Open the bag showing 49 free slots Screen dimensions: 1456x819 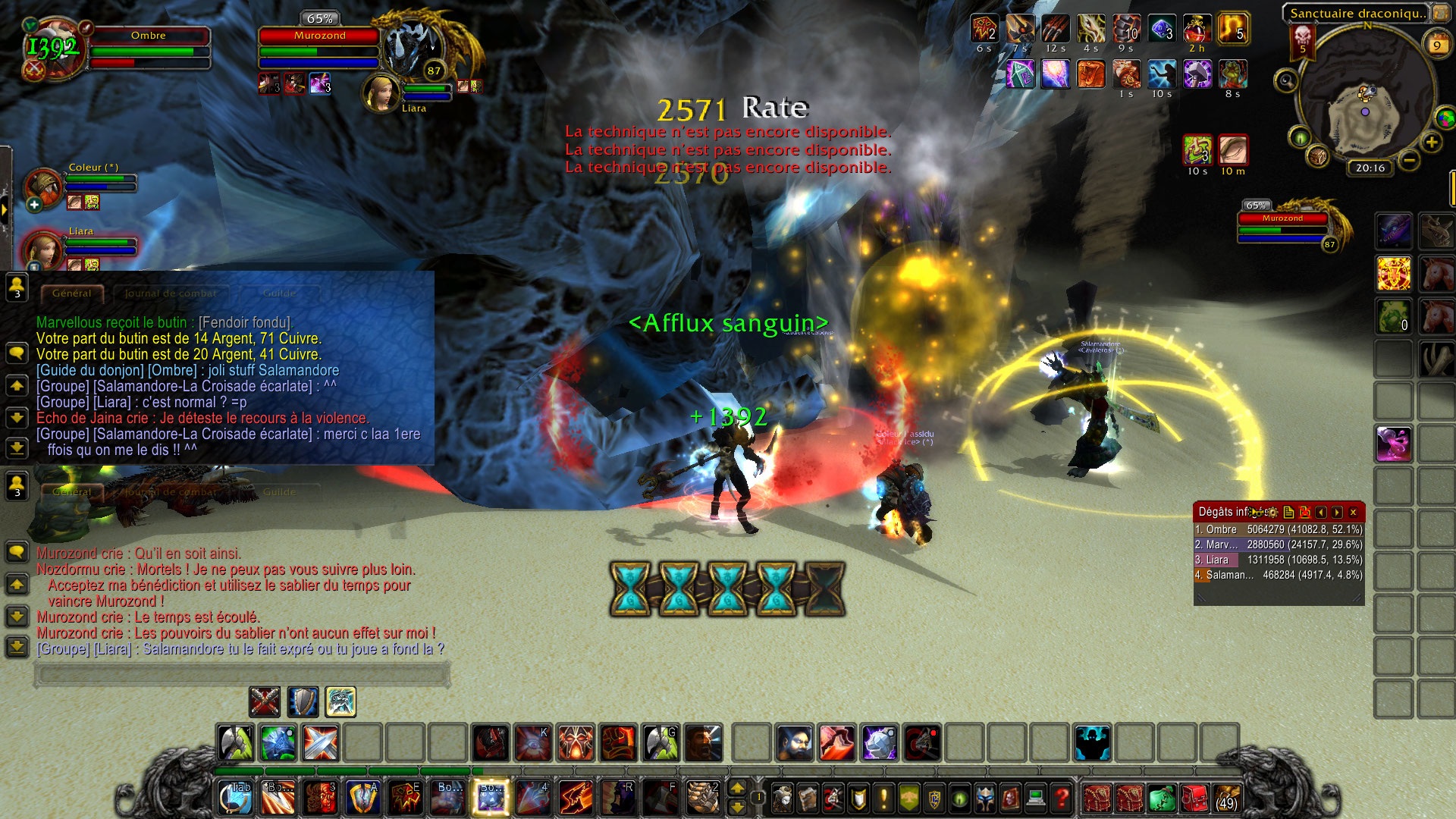(x=1226, y=799)
